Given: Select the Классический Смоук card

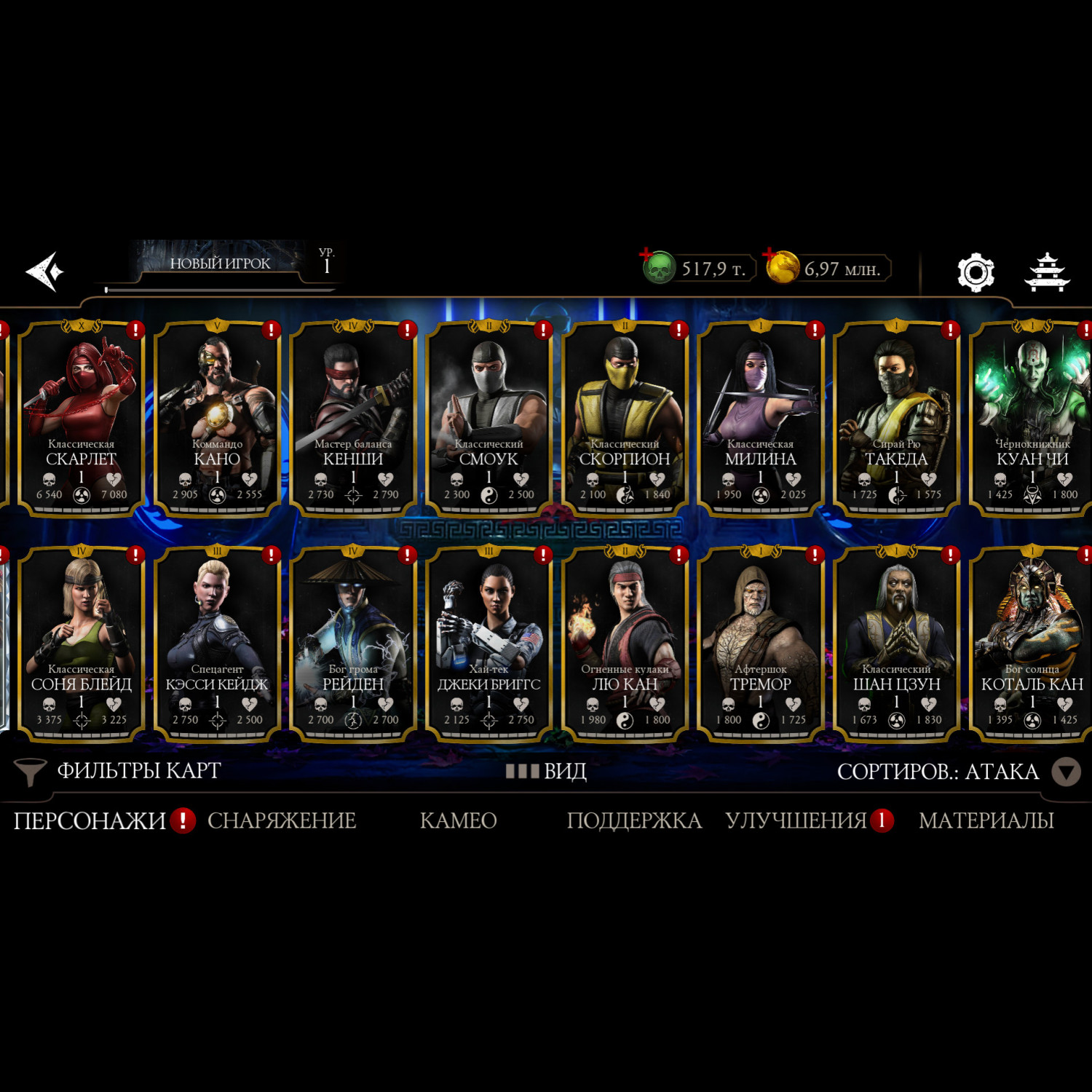Looking at the screenshot, I should coord(488,419).
